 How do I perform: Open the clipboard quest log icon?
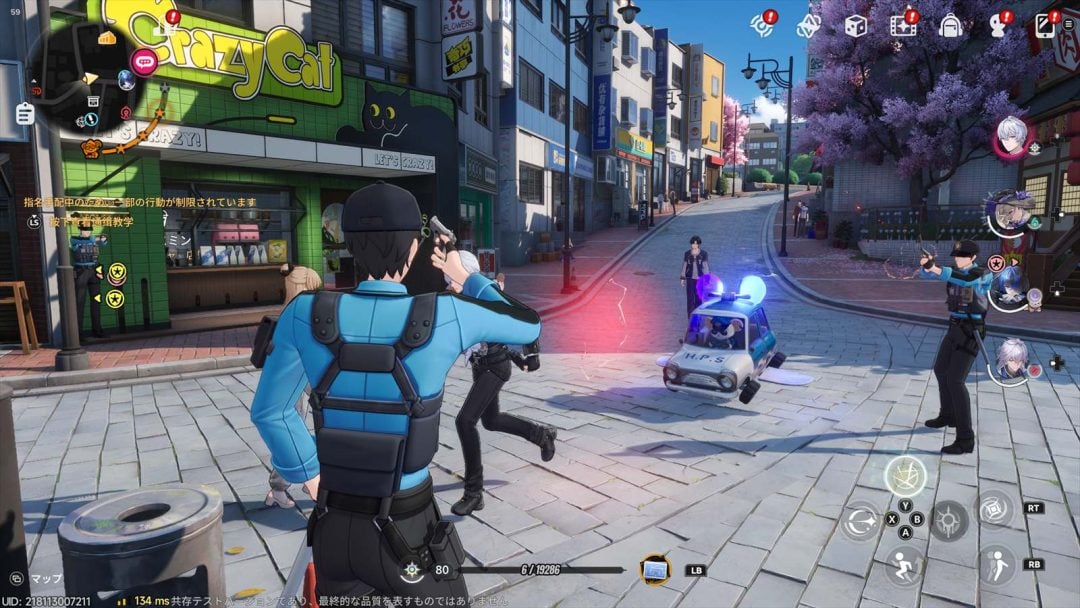click(25, 113)
